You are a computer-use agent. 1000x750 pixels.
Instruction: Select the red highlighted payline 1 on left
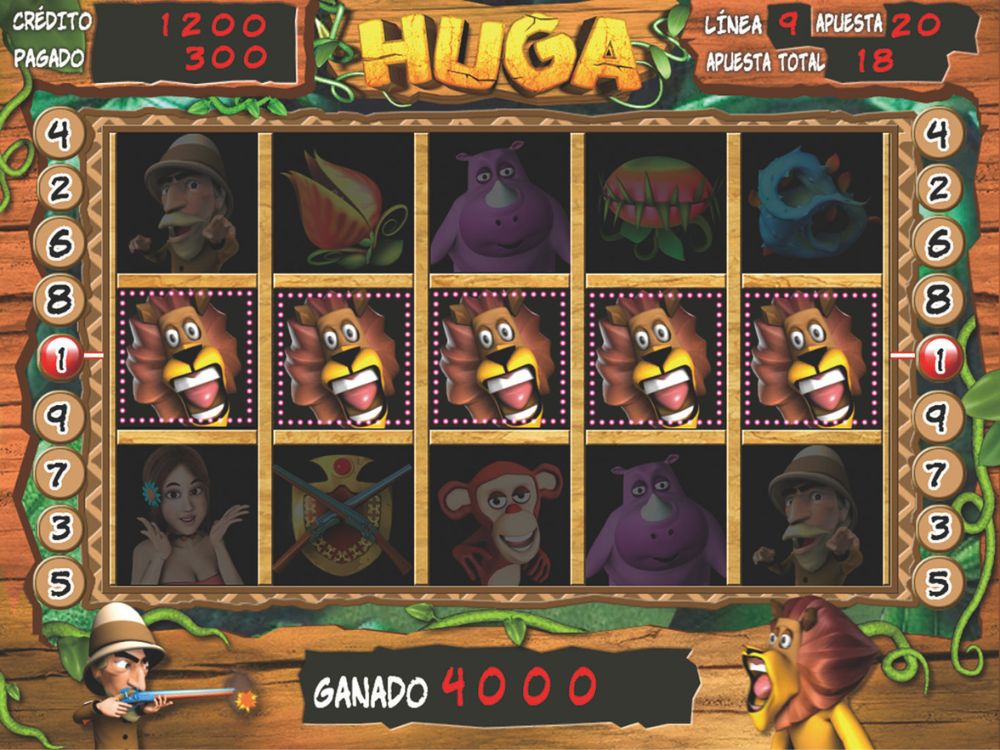59,357
